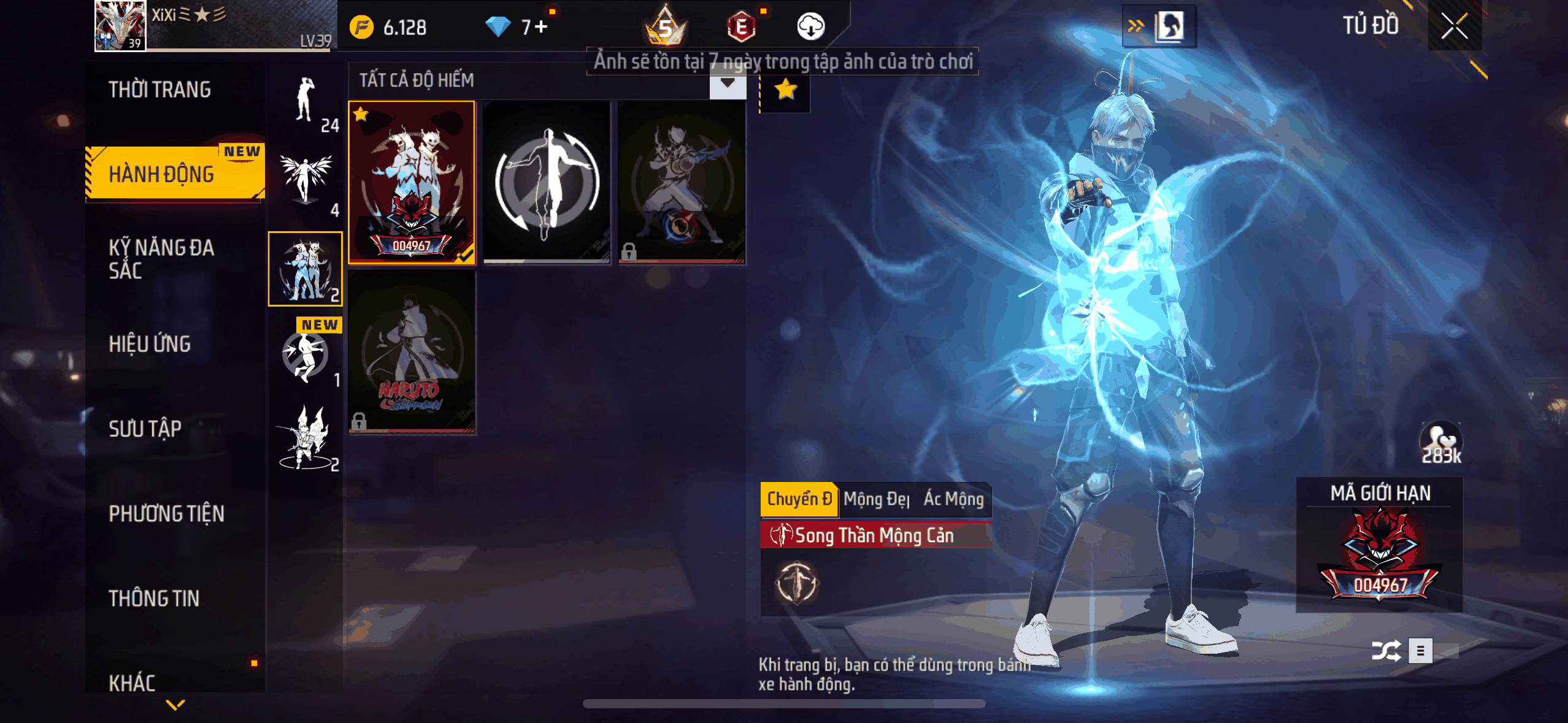Open the SƯU TẬP menu

[x=145, y=429]
